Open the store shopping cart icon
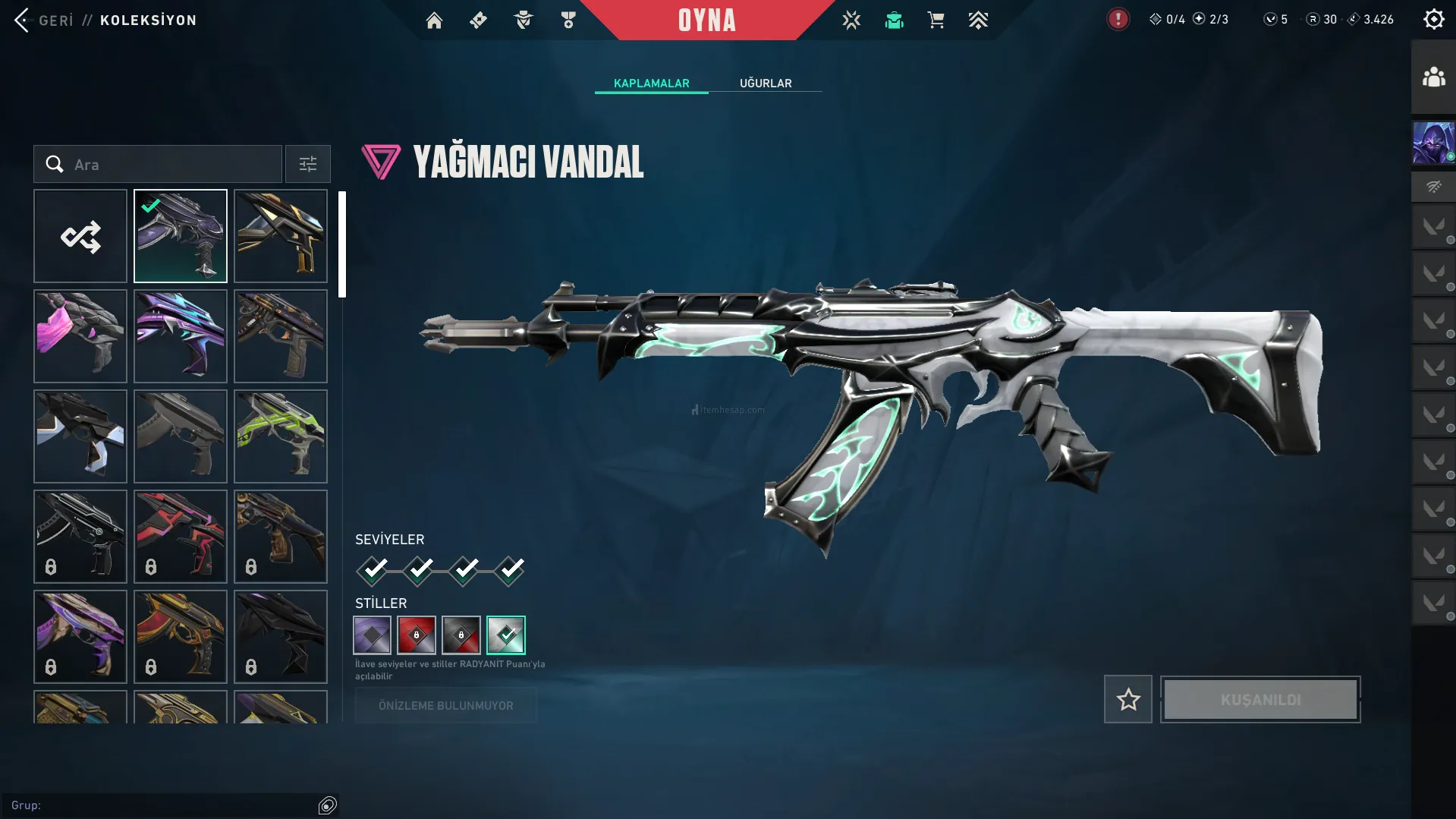The image size is (1456, 819). 936,20
